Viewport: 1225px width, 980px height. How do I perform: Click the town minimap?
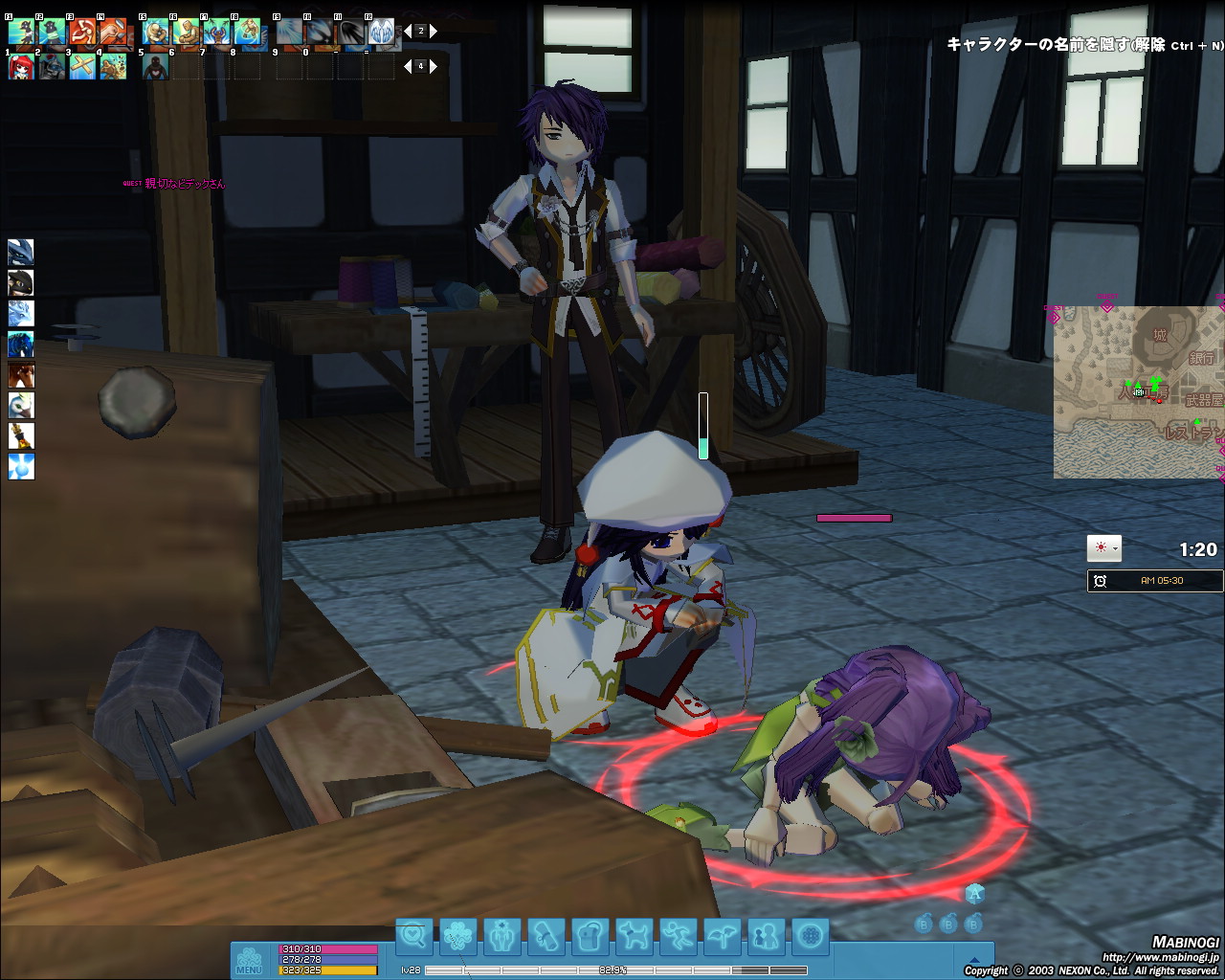coord(1137,392)
